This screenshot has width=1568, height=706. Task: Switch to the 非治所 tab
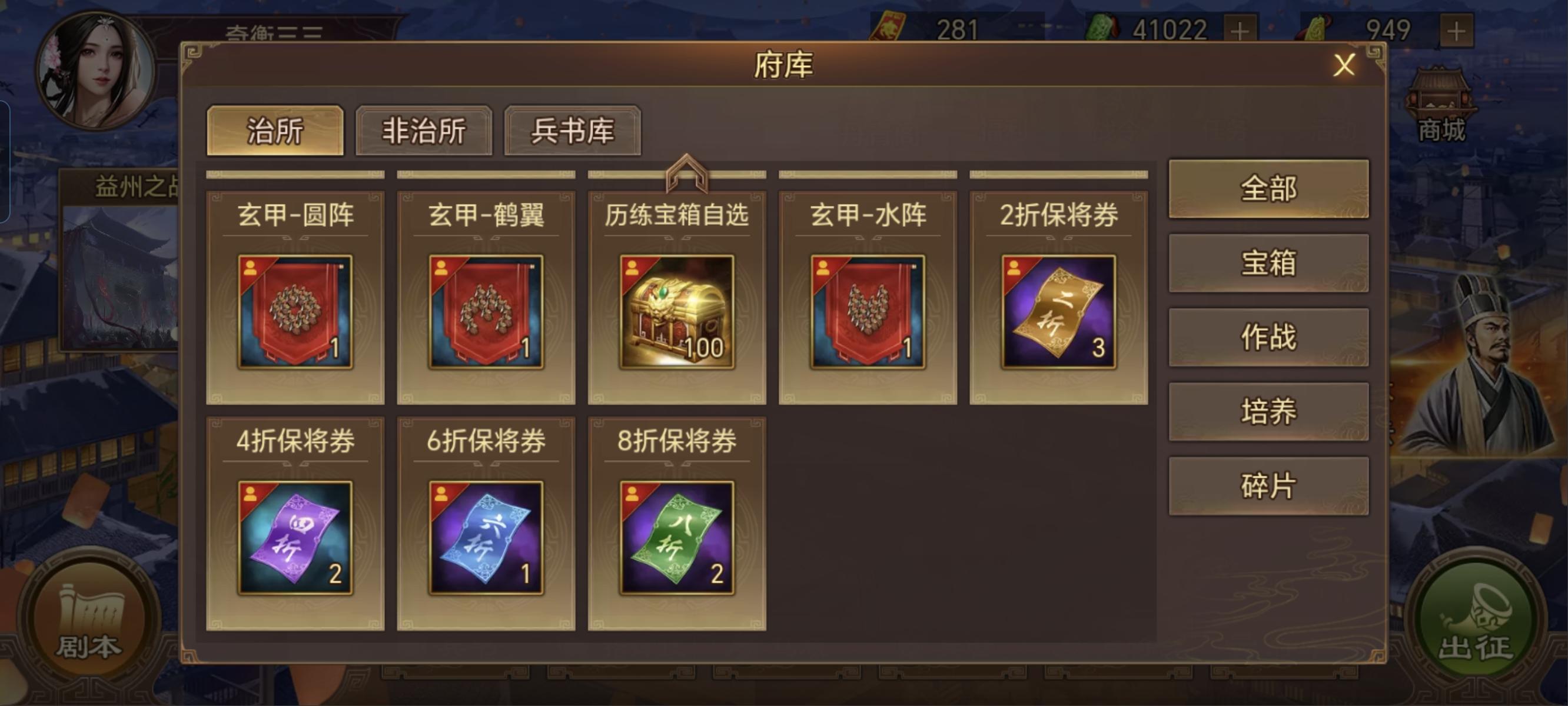[x=424, y=131]
